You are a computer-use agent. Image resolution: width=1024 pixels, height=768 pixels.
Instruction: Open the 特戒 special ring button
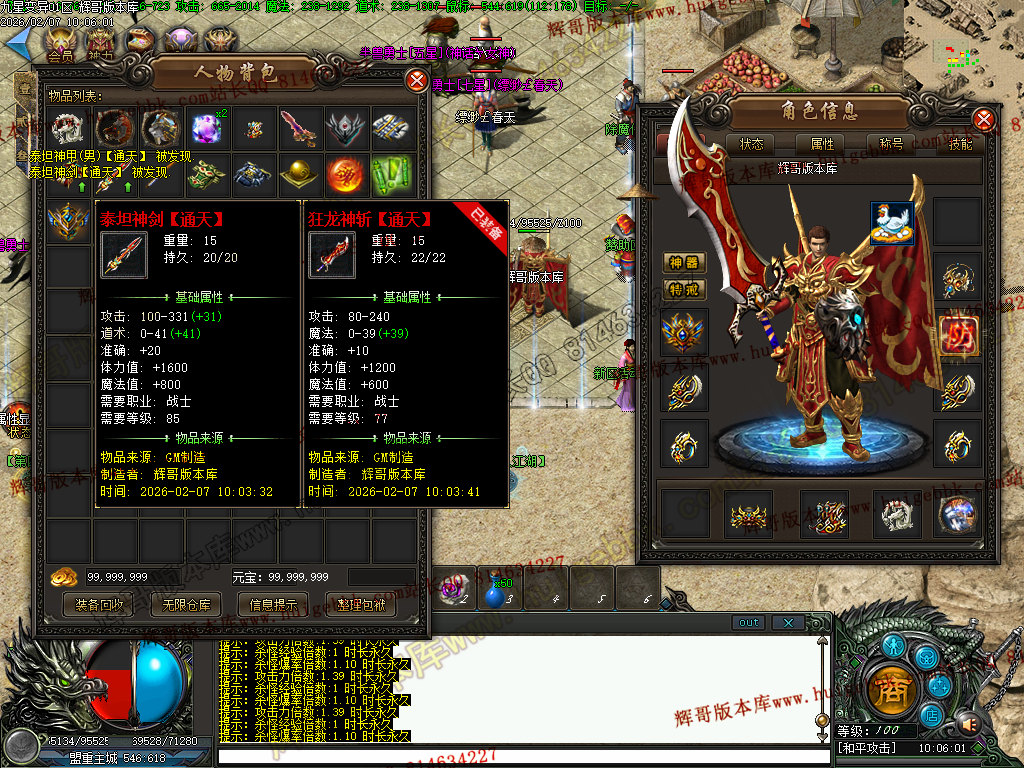tap(684, 289)
